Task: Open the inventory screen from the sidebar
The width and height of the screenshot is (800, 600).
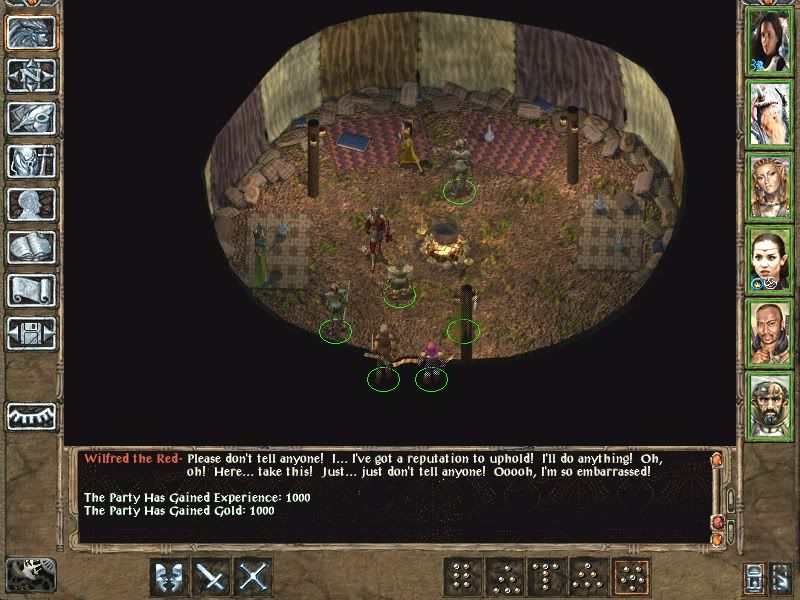Action: (x=31, y=161)
